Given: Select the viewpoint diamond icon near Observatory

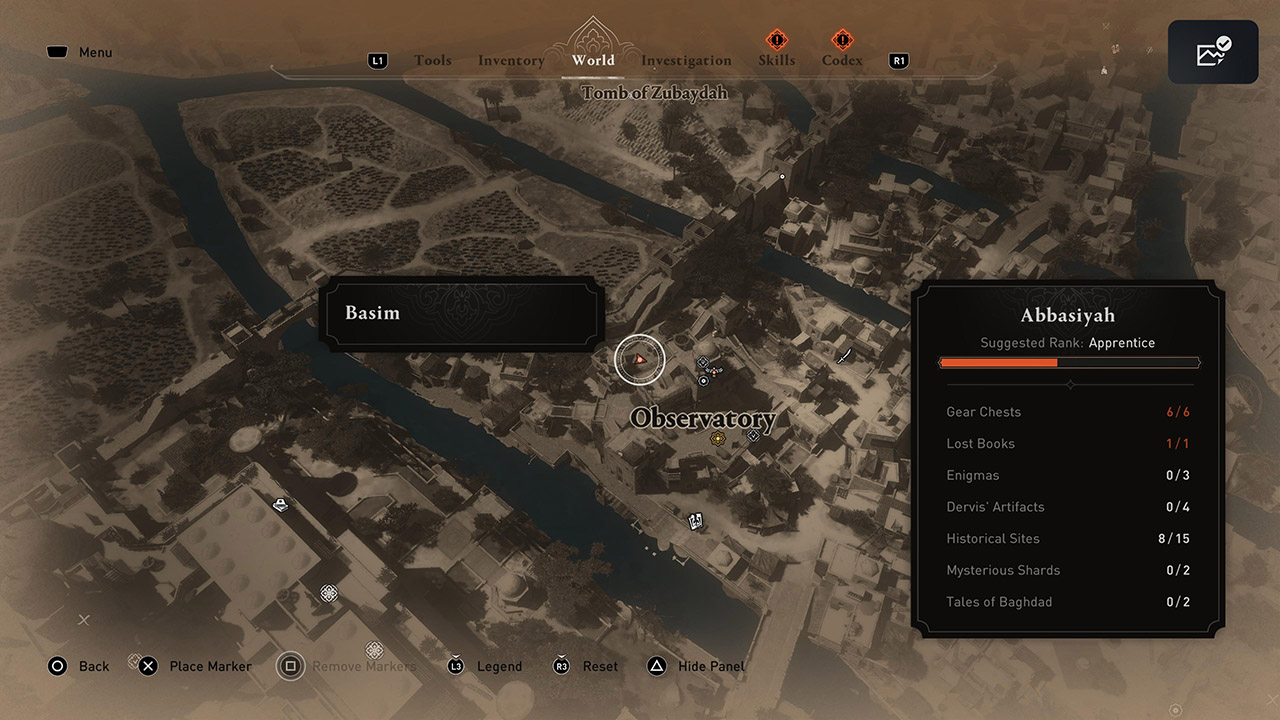Looking at the screenshot, I should coord(753,436).
